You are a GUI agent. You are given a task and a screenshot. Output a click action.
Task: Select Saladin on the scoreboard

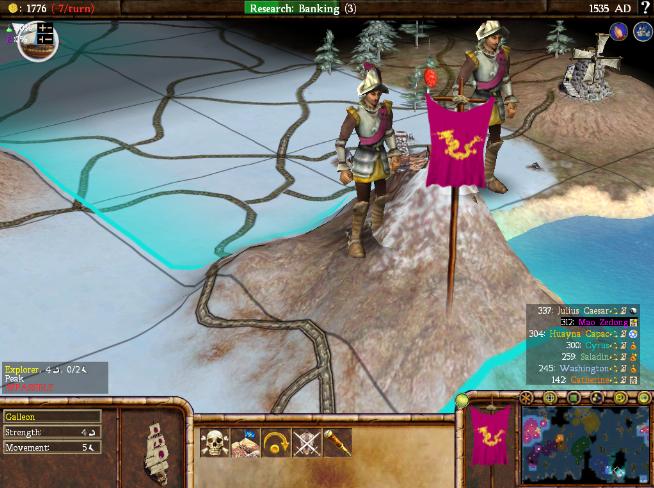click(x=590, y=357)
